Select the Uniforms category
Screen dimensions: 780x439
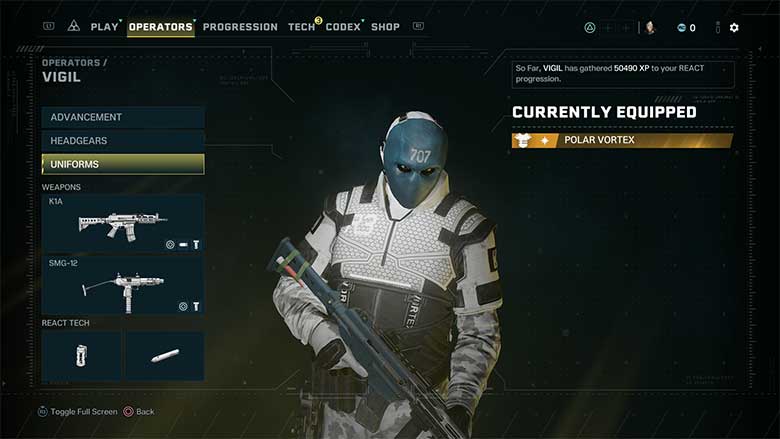[x=123, y=164]
